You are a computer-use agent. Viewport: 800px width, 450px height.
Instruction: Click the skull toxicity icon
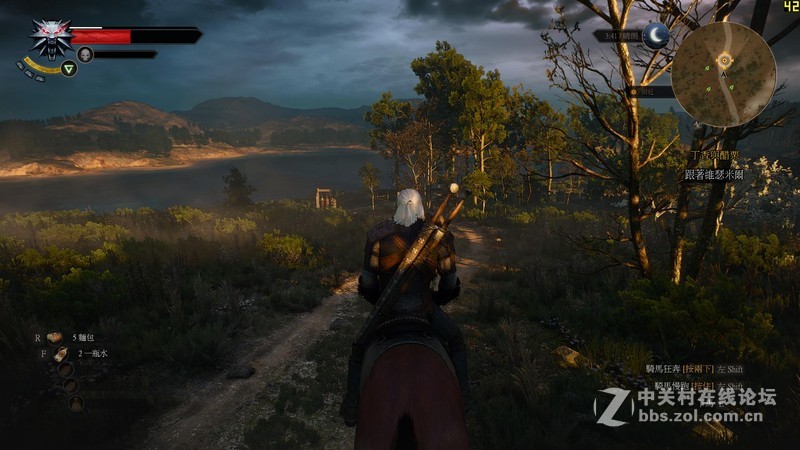pos(85,55)
